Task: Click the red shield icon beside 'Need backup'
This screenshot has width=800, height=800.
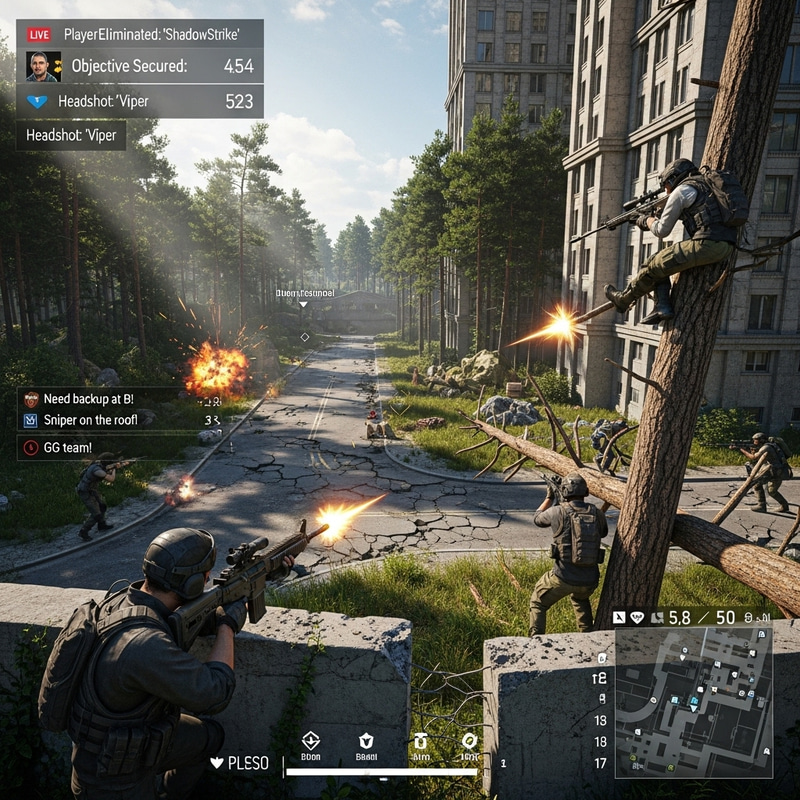Action: click(30, 398)
